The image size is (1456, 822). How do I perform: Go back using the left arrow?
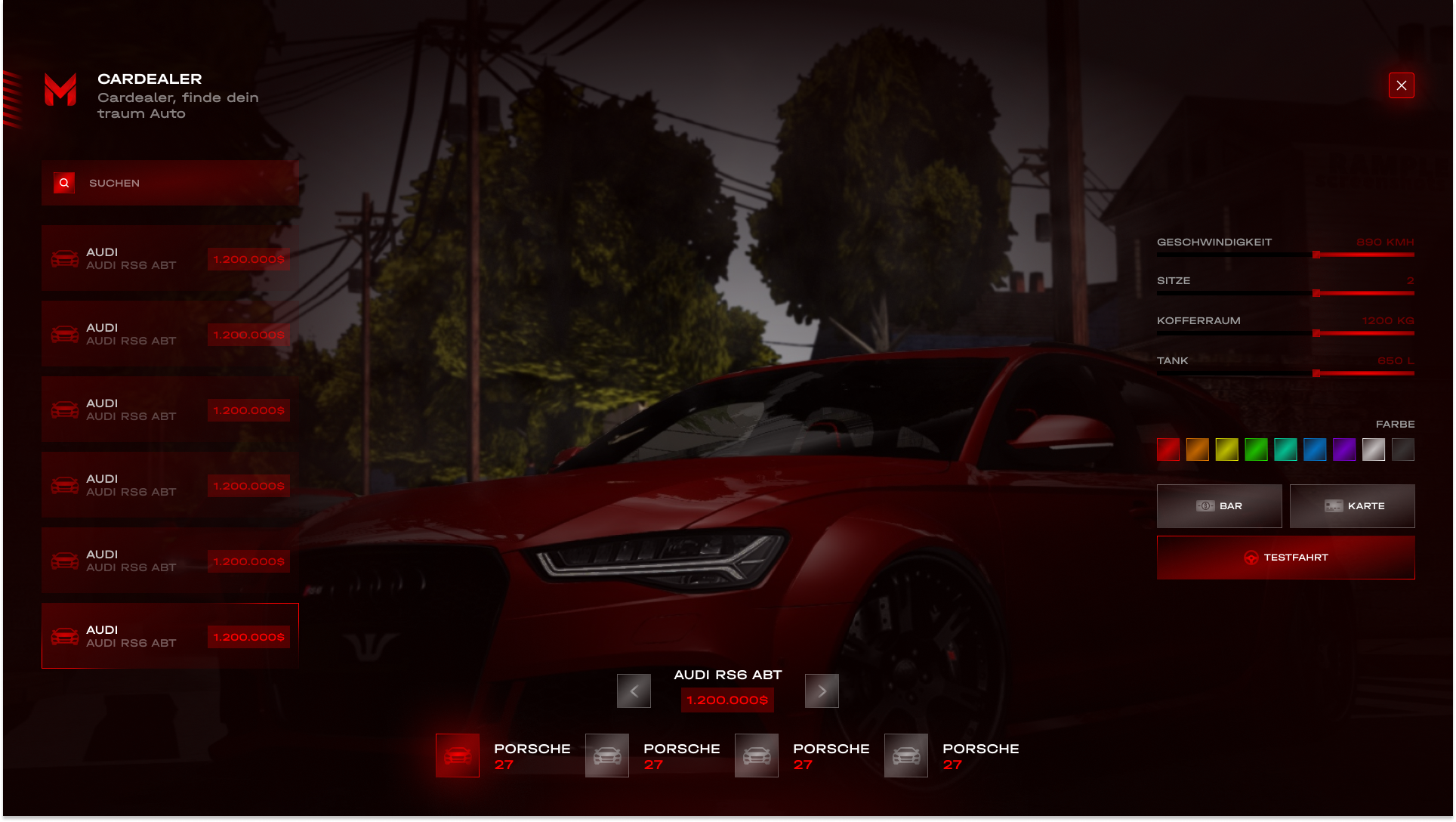(634, 690)
